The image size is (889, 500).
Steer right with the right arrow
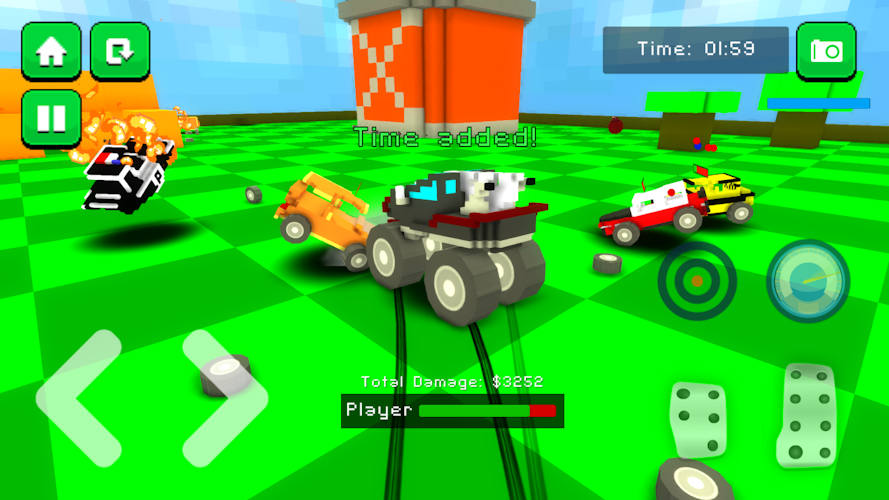tap(223, 398)
